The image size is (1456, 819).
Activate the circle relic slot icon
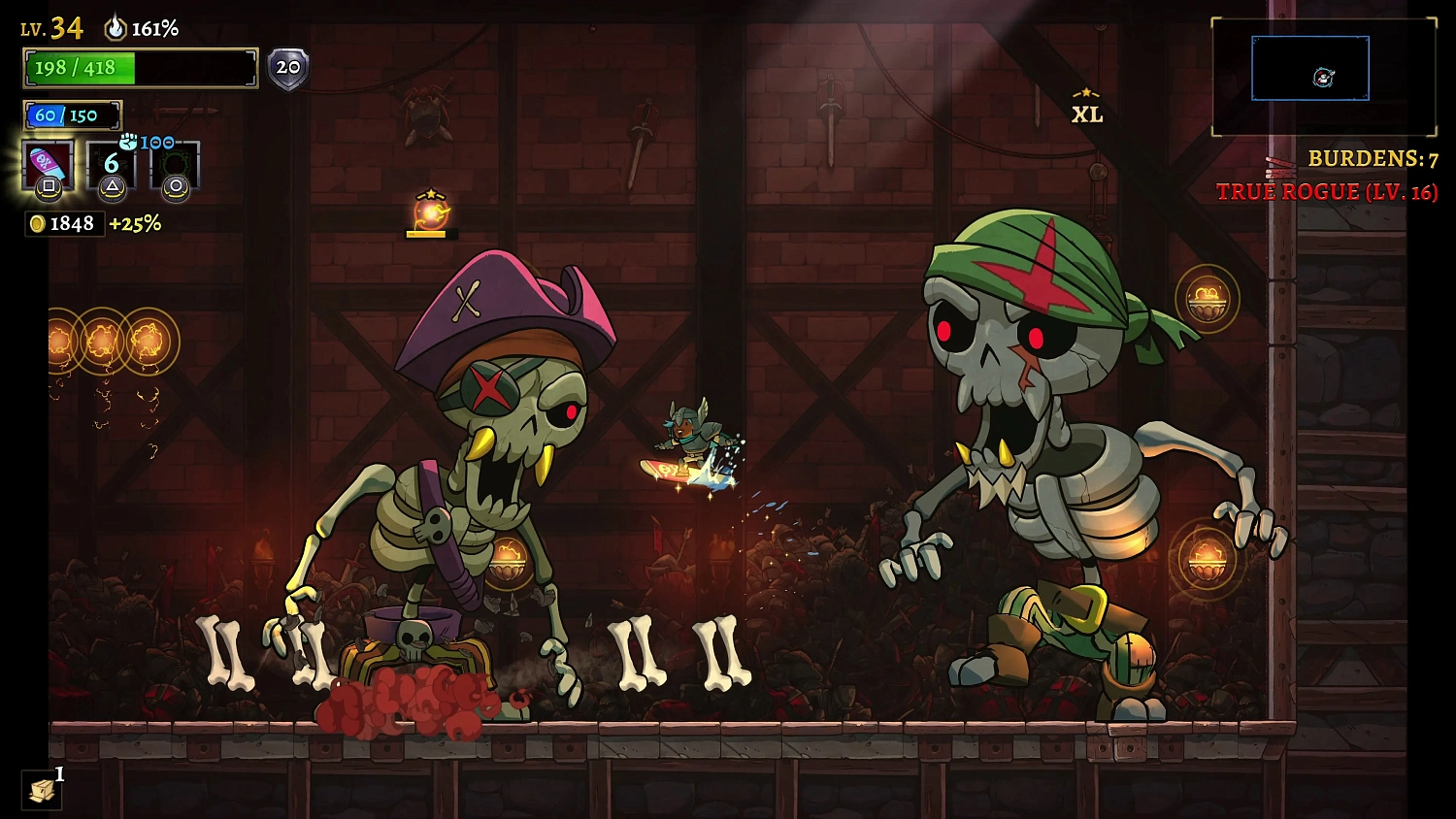click(176, 165)
